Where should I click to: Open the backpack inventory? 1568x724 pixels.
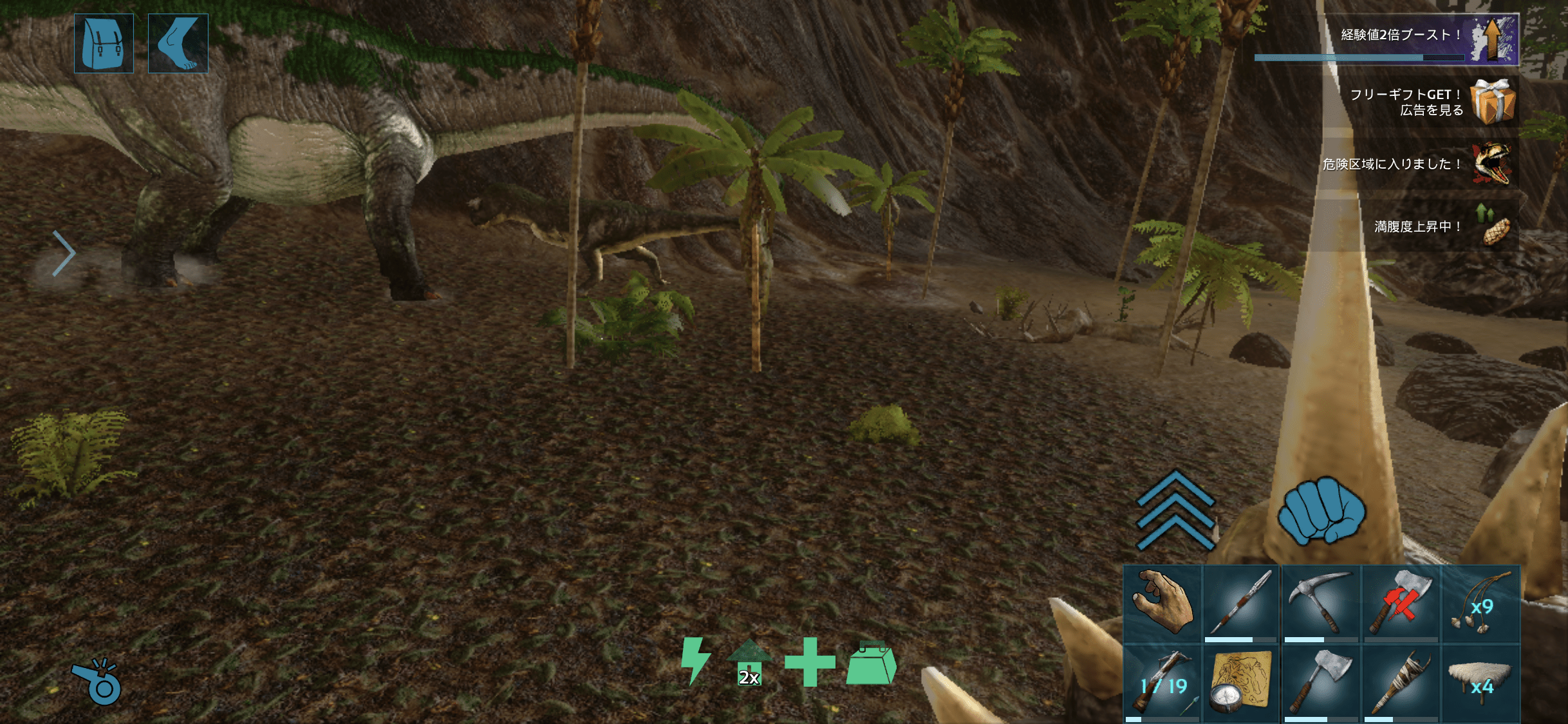[x=104, y=43]
